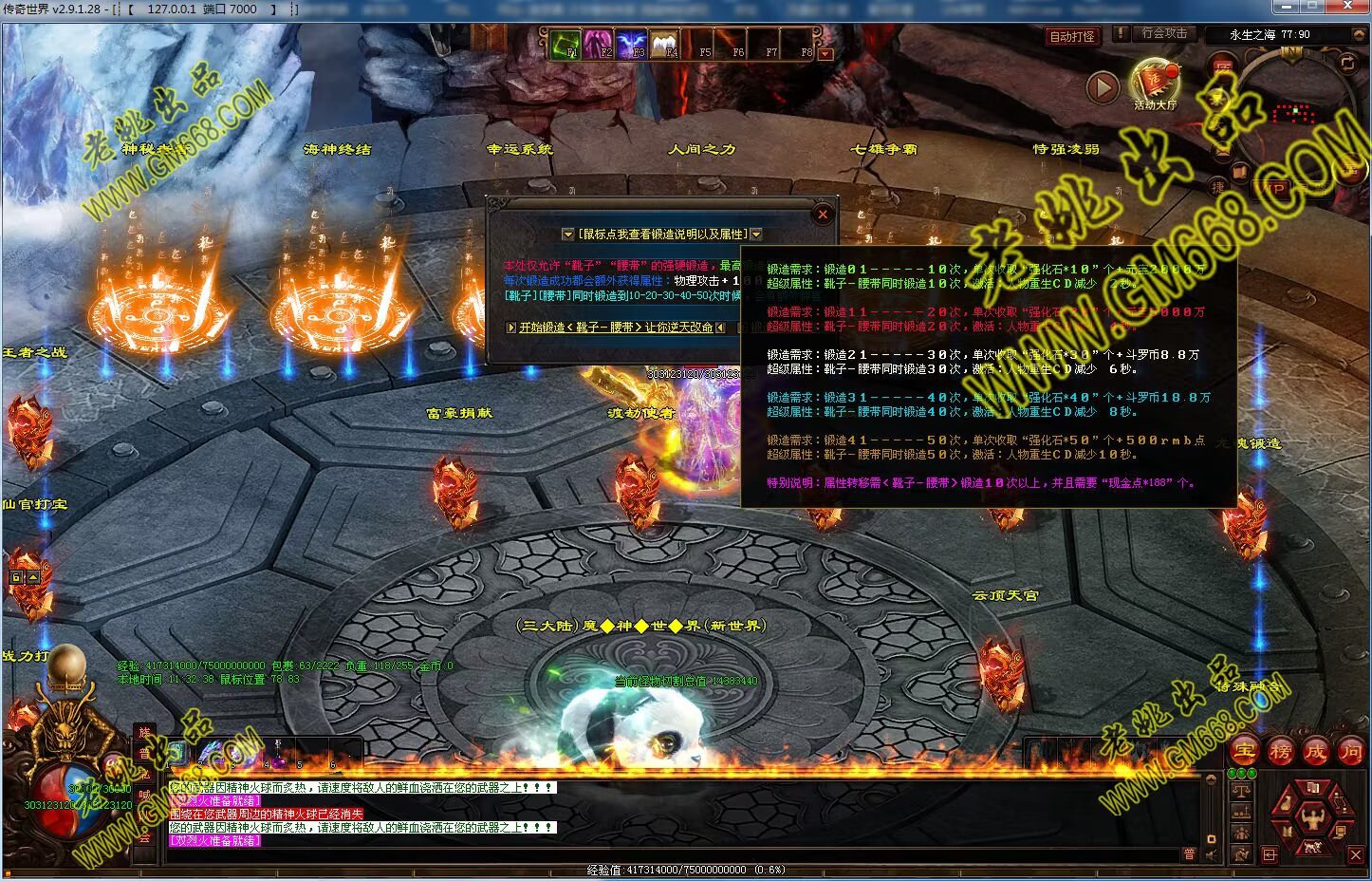Trigger the F4 white mountain skill
Screen dimensions: 1372x881
(665, 45)
